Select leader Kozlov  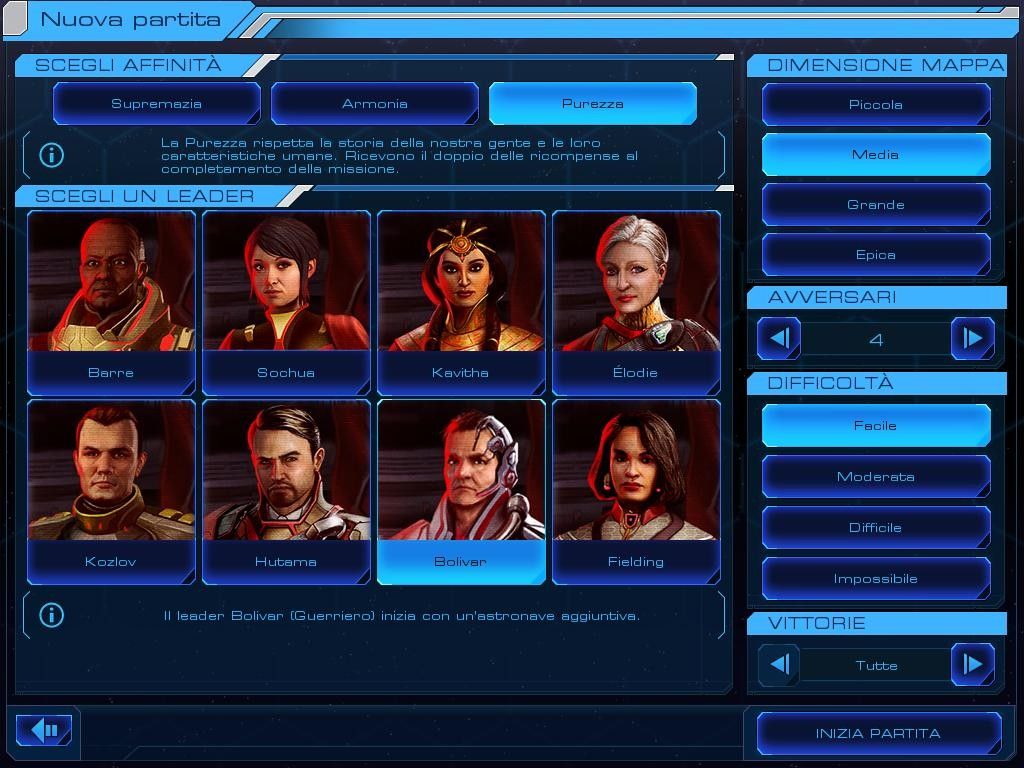pos(111,491)
